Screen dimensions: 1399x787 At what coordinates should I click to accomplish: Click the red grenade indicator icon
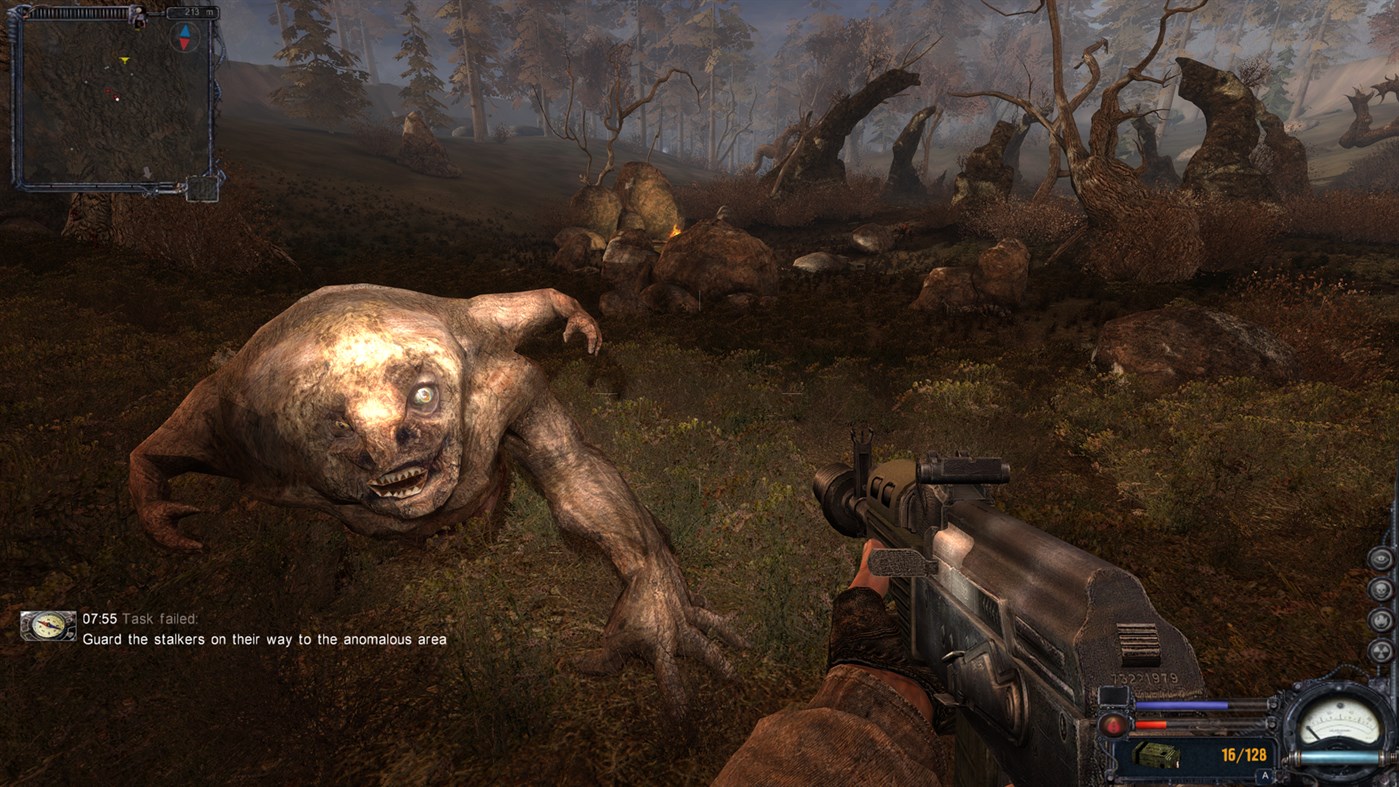pos(1113,725)
